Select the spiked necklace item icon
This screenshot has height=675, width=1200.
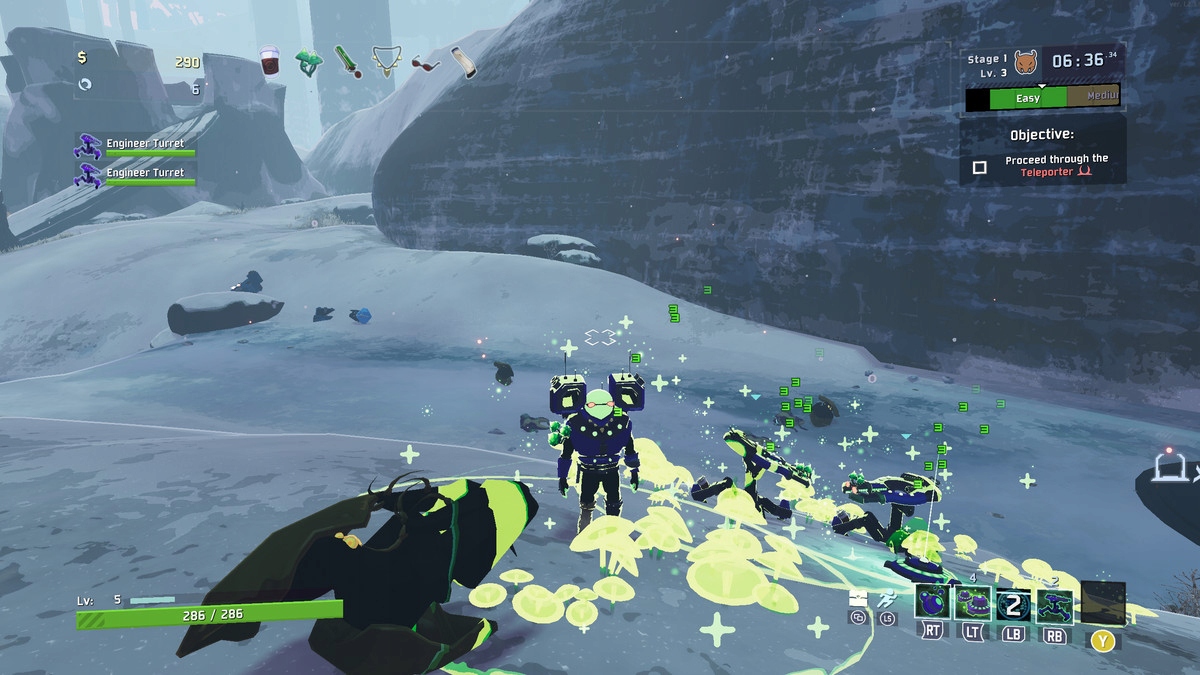pos(385,62)
